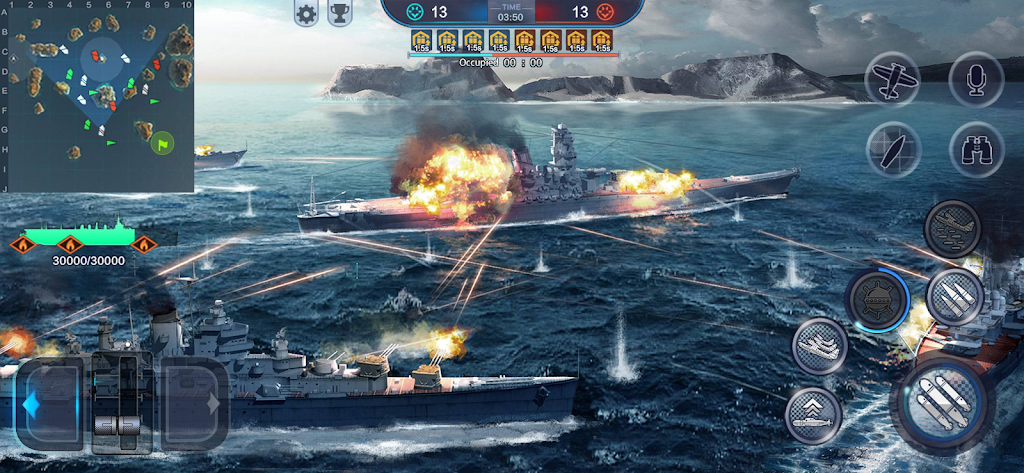Fire the twin shell secondary guns
This screenshot has width=1024, height=473.
tap(955, 297)
